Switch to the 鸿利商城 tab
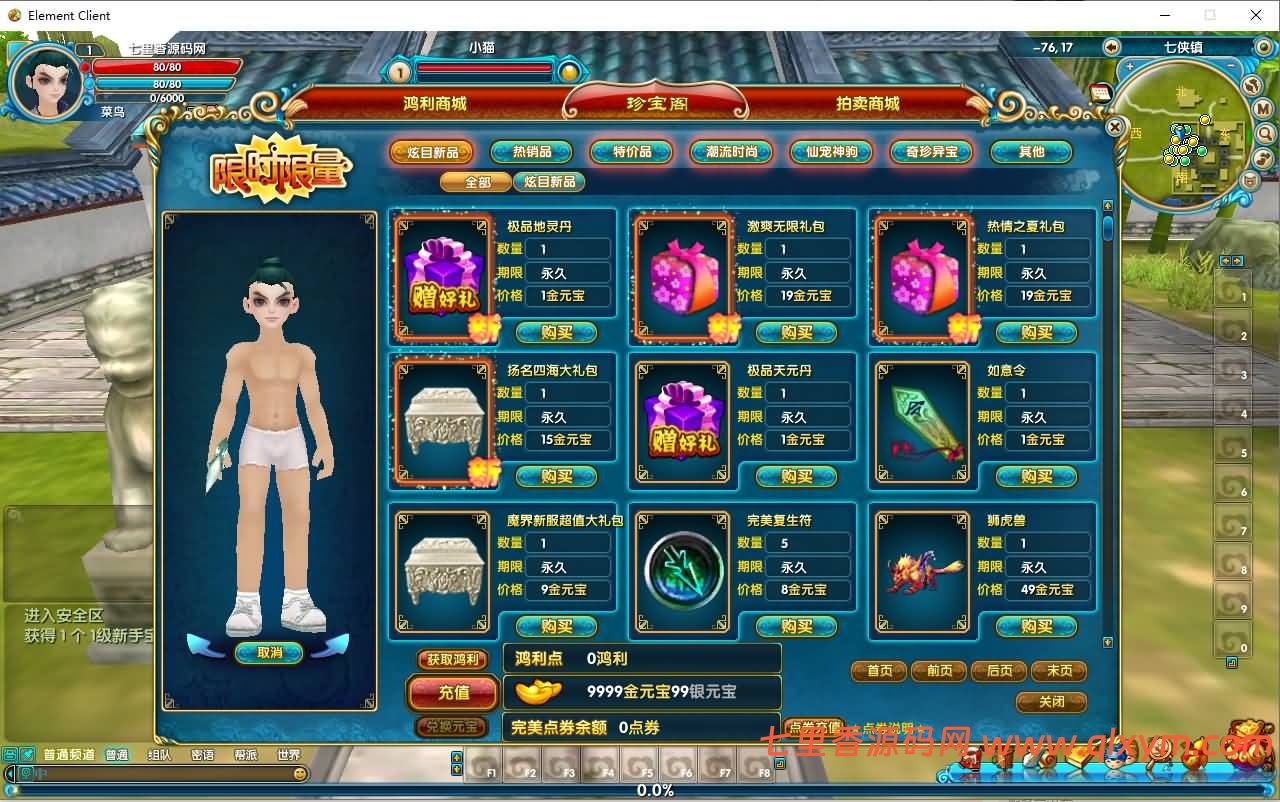This screenshot has width=1280, height=802. 435,101
